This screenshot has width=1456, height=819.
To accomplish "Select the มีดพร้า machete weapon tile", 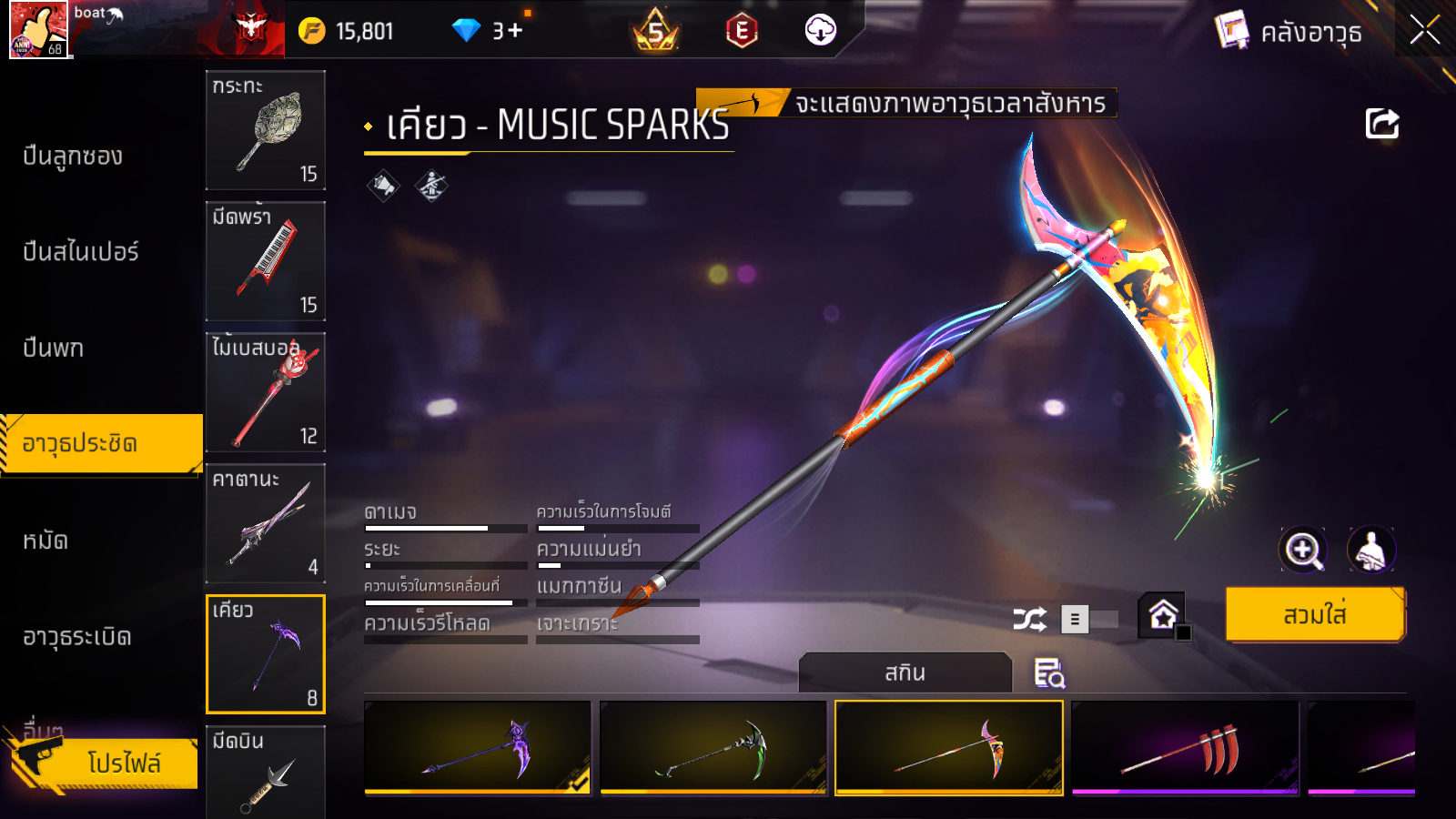I will (265, 261).
